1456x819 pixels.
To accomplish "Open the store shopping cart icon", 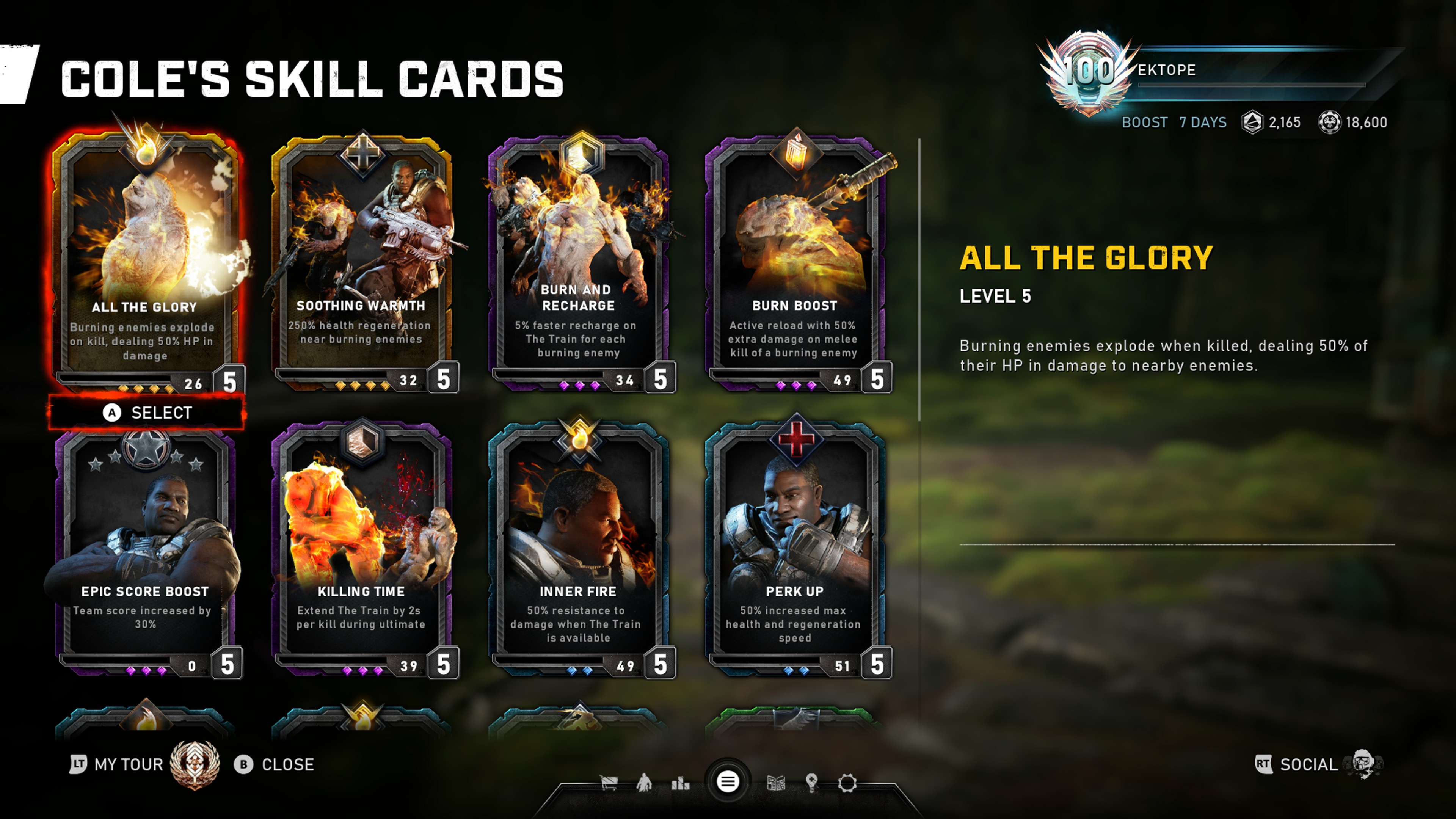I will pyautogui.click(x=609, y=783).
